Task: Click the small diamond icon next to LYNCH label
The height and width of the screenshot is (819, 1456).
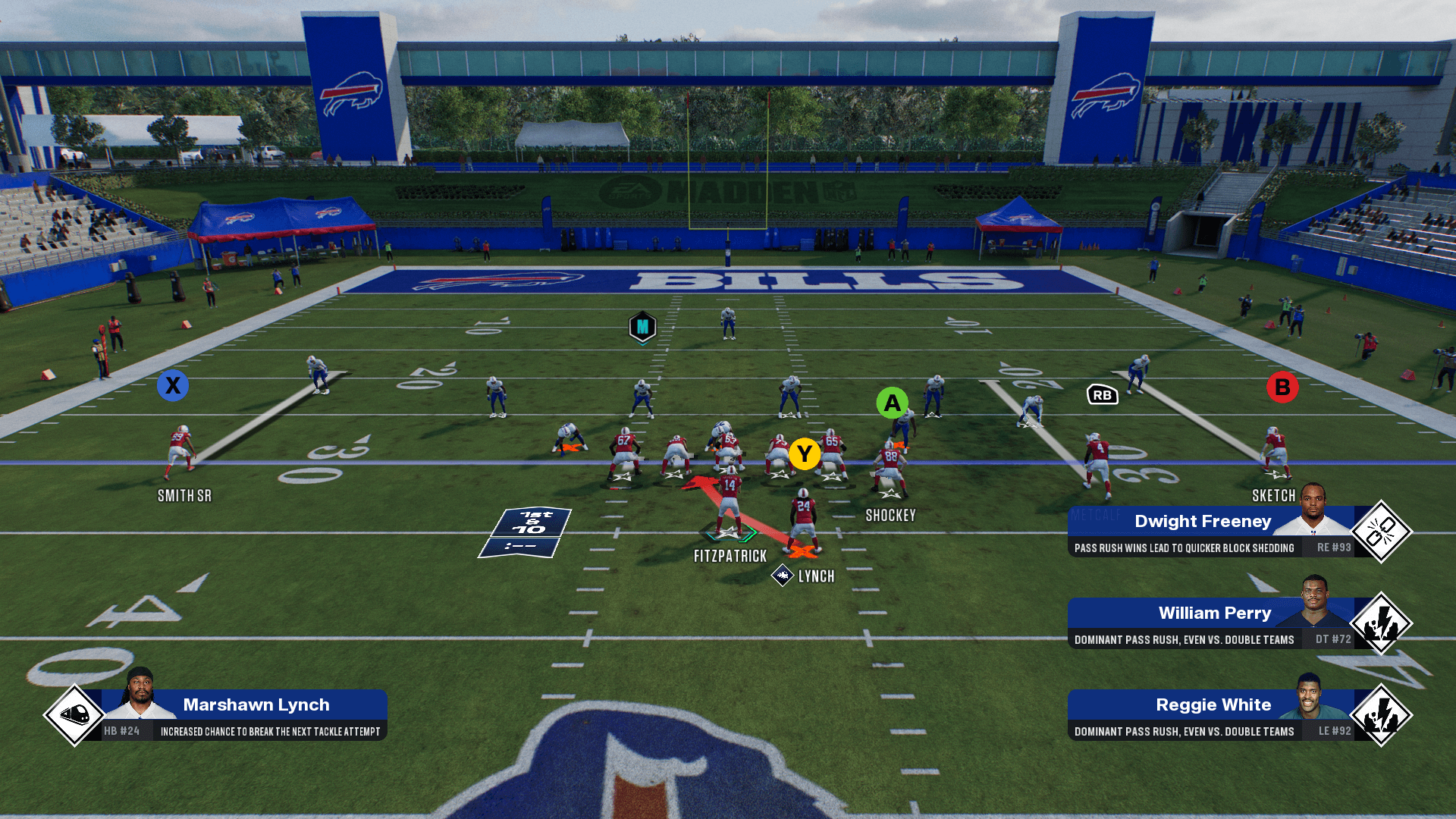Action: [782, 576]
